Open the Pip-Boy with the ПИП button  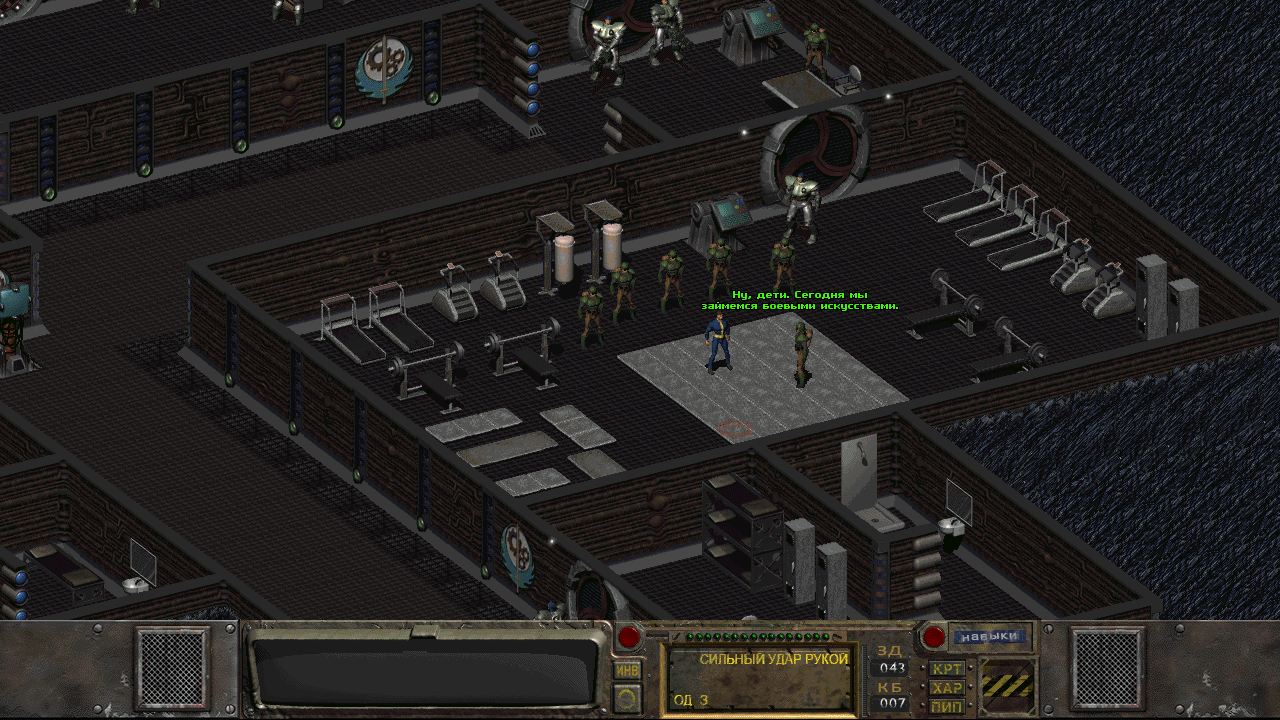click(x=947, y=707)
